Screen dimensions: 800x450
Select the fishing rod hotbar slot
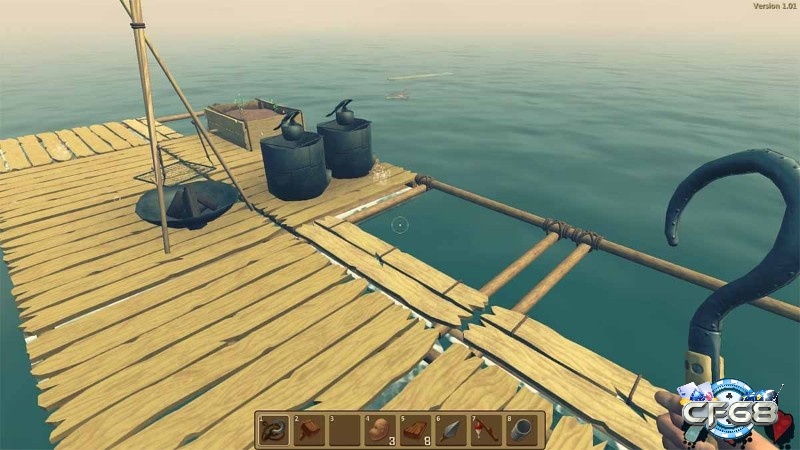(x=486, y=430)
